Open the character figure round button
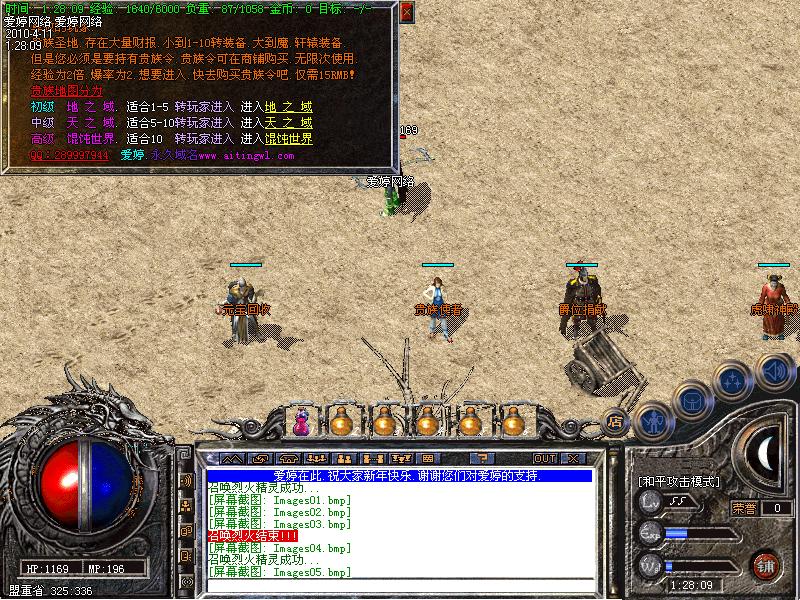 coord(651,419)
